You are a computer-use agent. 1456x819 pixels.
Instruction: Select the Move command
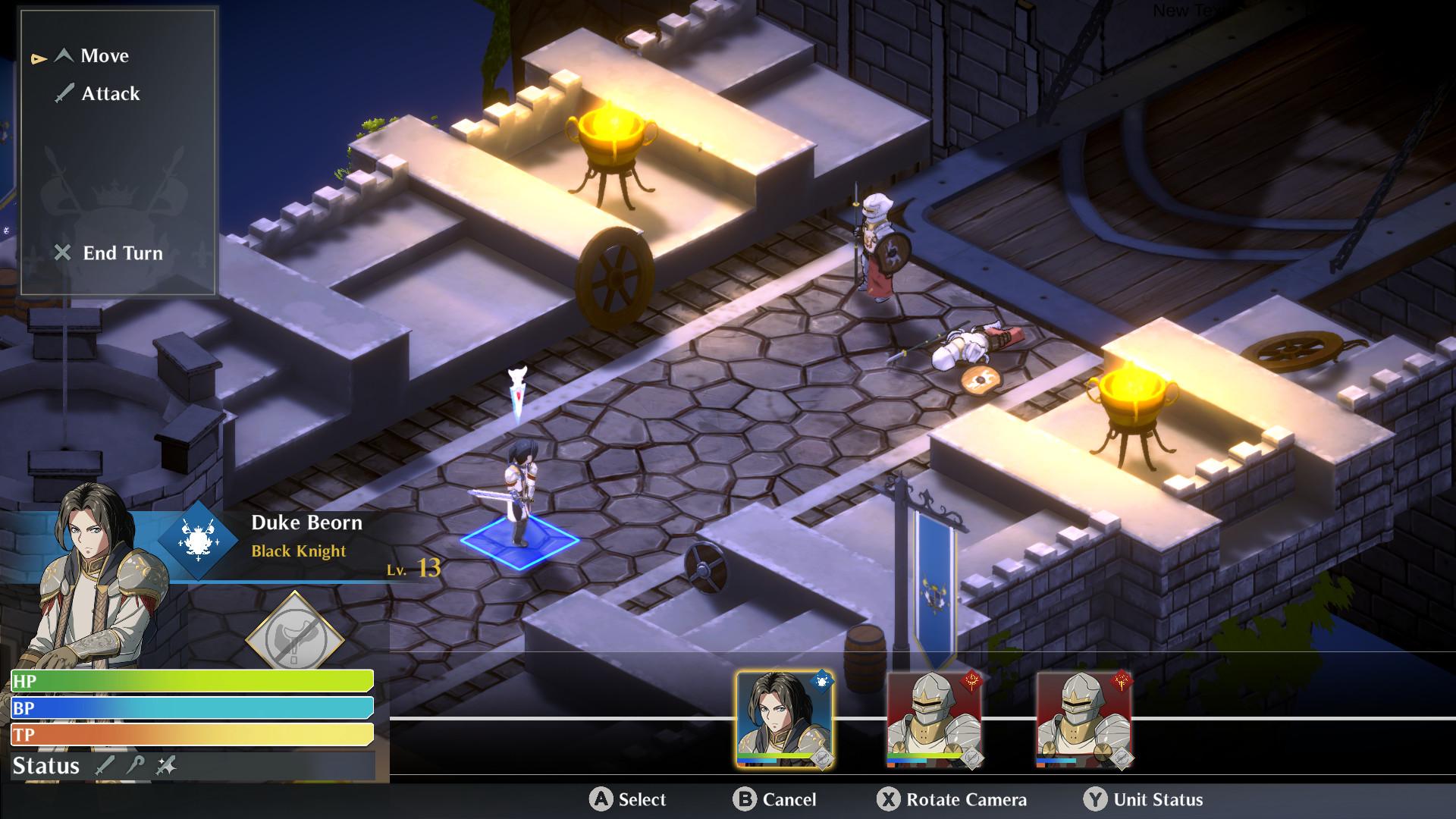(x=104, y=56)
